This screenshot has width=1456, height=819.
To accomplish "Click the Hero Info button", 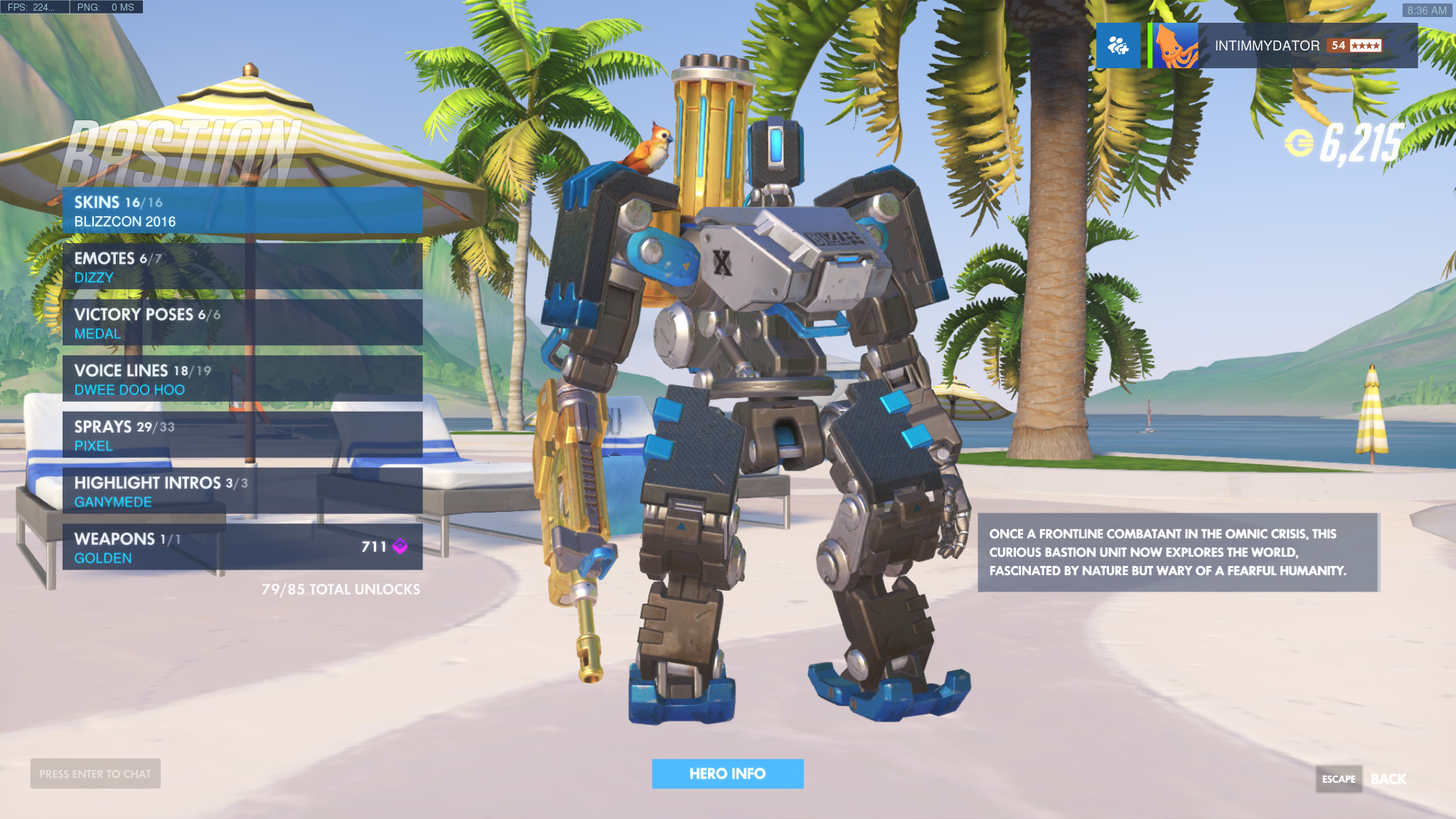I will (x=727, y=773).
